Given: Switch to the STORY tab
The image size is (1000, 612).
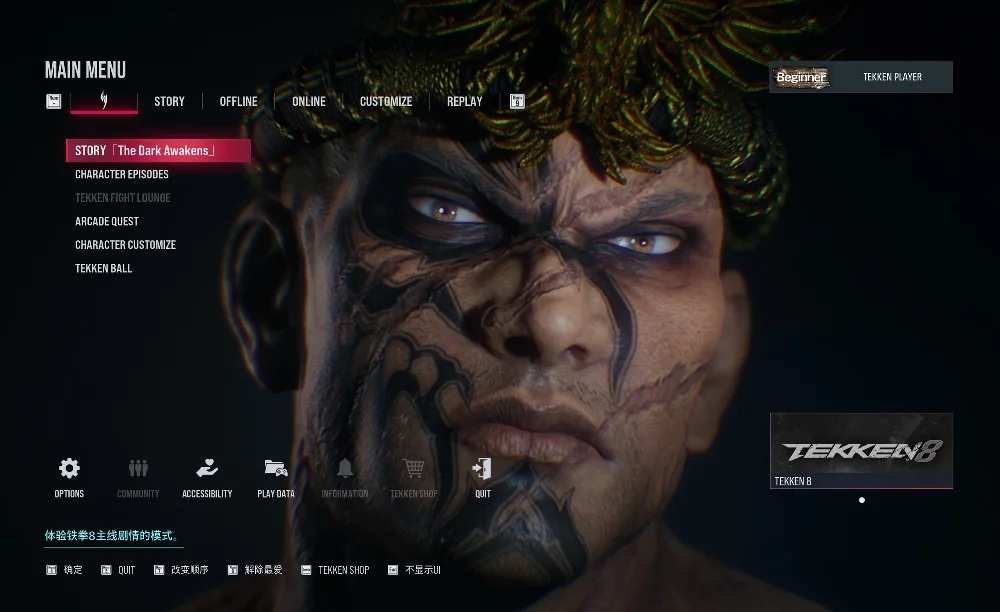Looking at the screenshot, I should (x=169, y=101).
